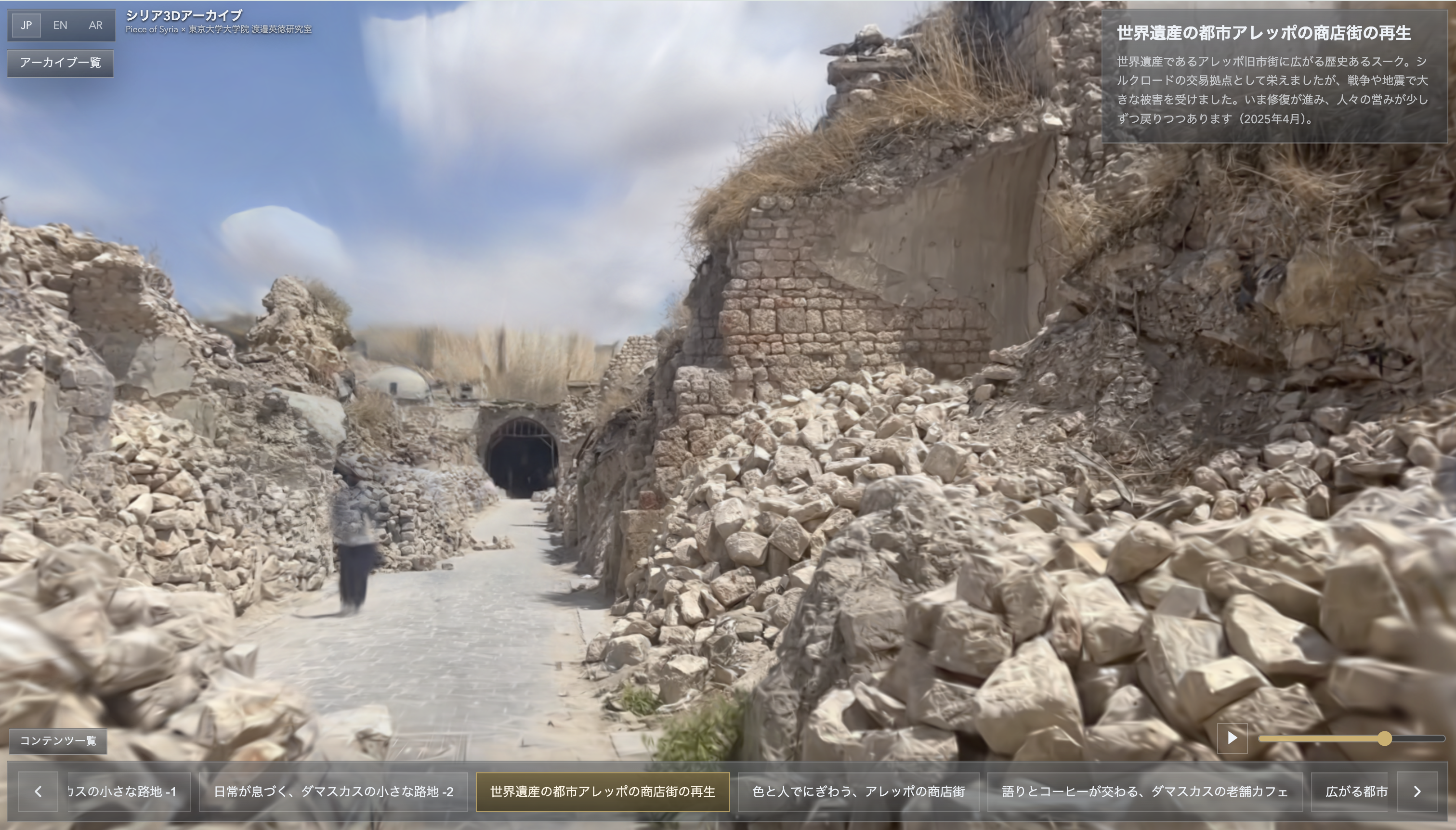Open the アーカイブ一覧 archive list

coord(61,63)
